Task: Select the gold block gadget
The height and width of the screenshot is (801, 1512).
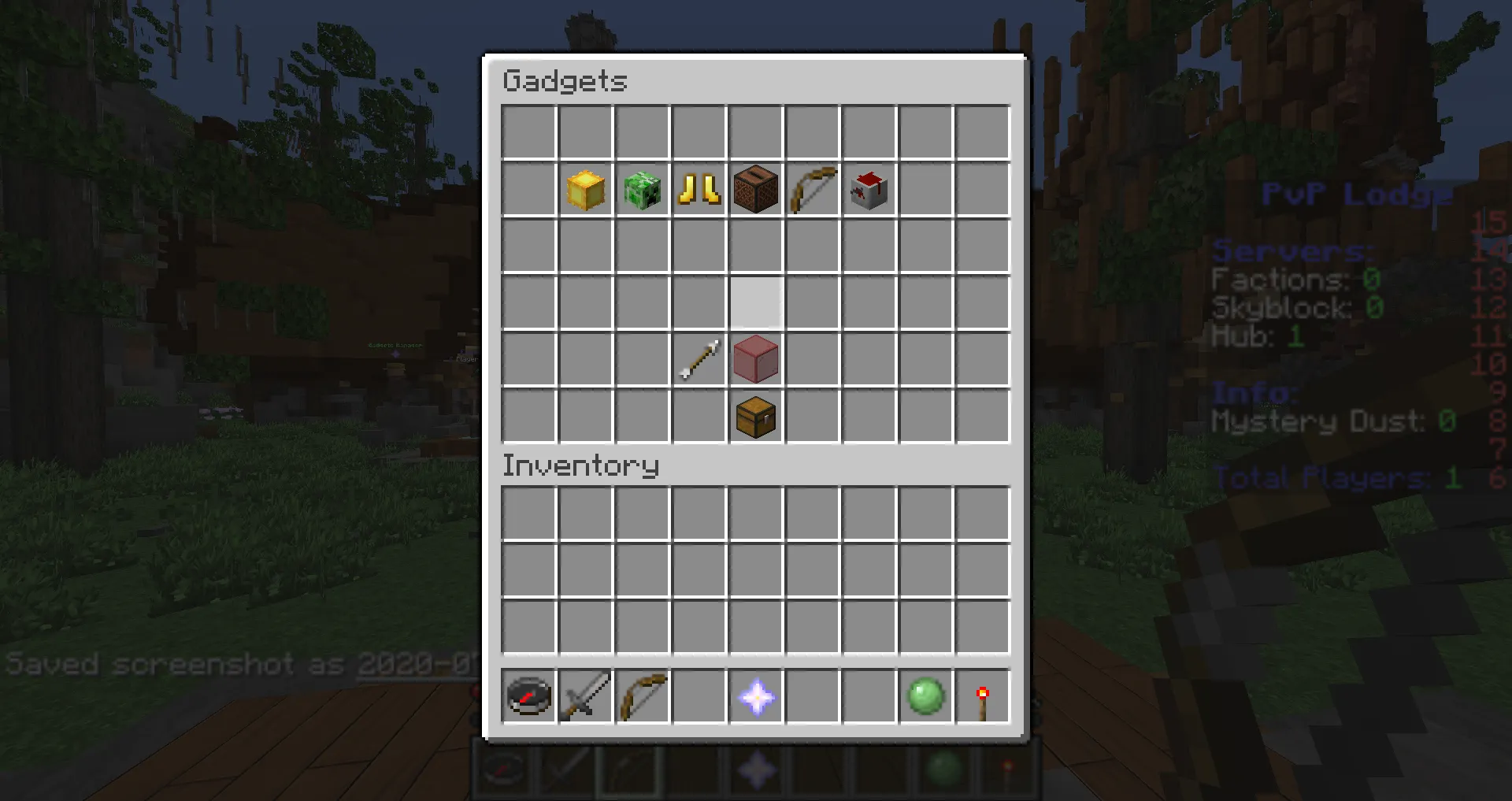Action: pos(585,190)
